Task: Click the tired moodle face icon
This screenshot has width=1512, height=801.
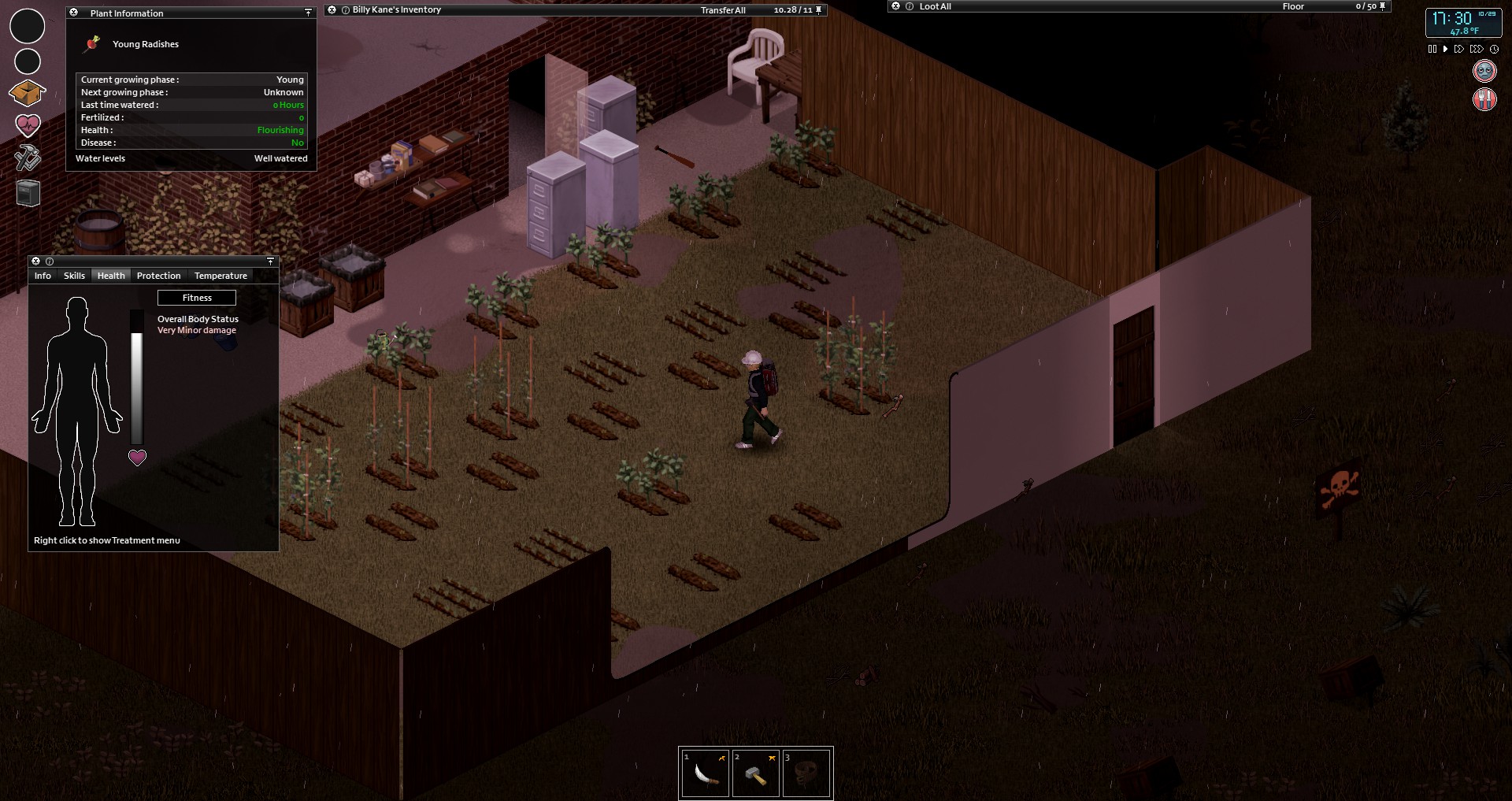Action: pos(1484,70)
